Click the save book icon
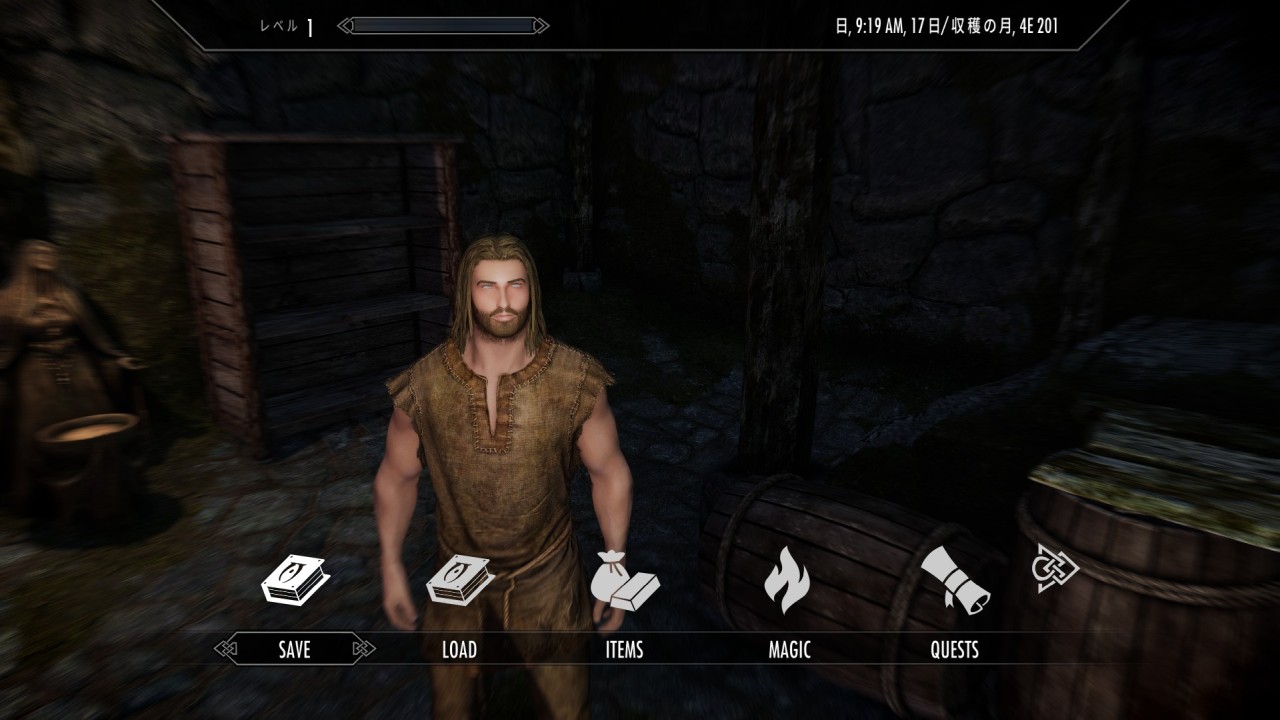1280x720 pixels. coord(294,579)
